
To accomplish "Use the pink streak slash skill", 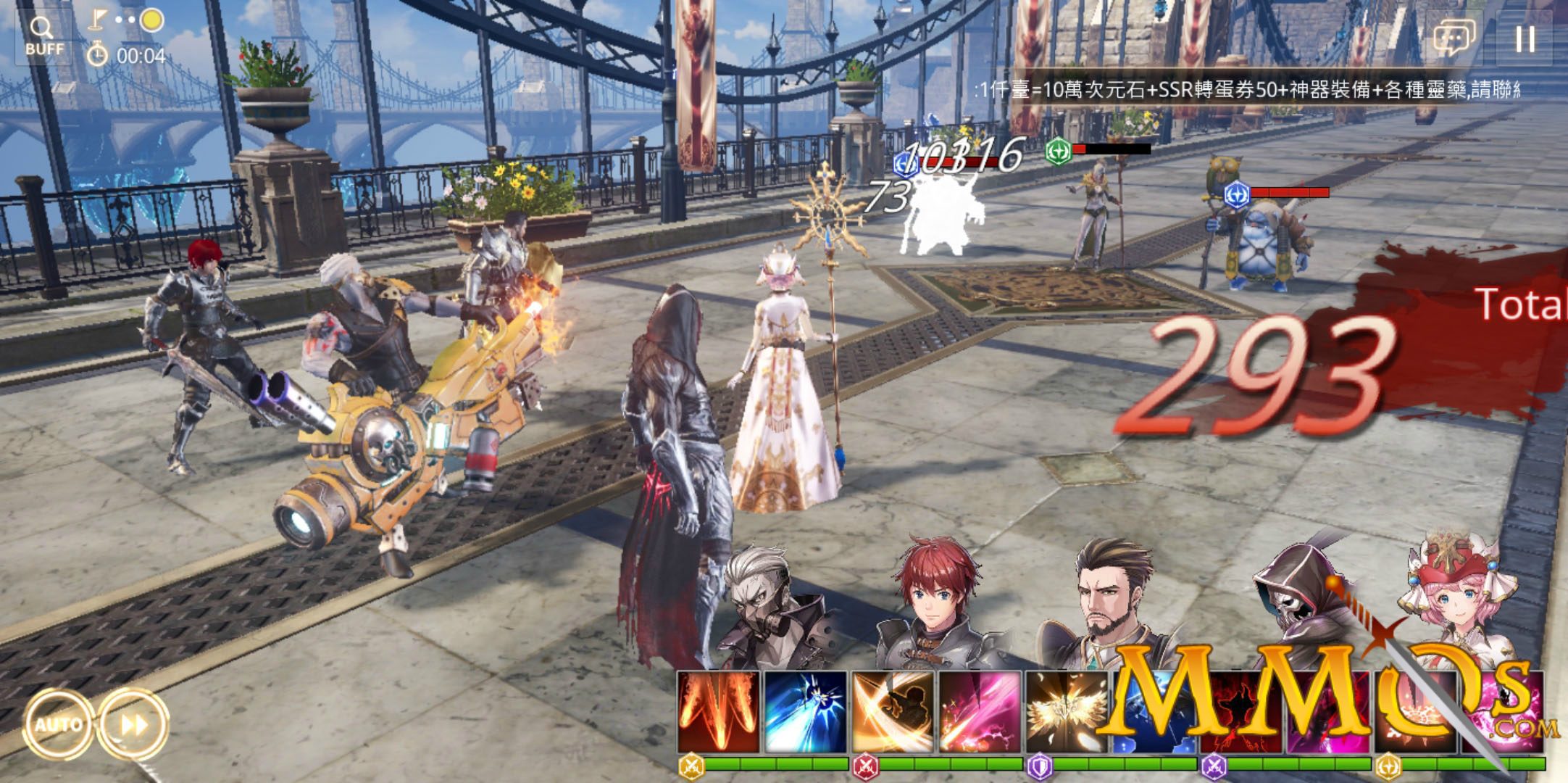I will 980,712.
